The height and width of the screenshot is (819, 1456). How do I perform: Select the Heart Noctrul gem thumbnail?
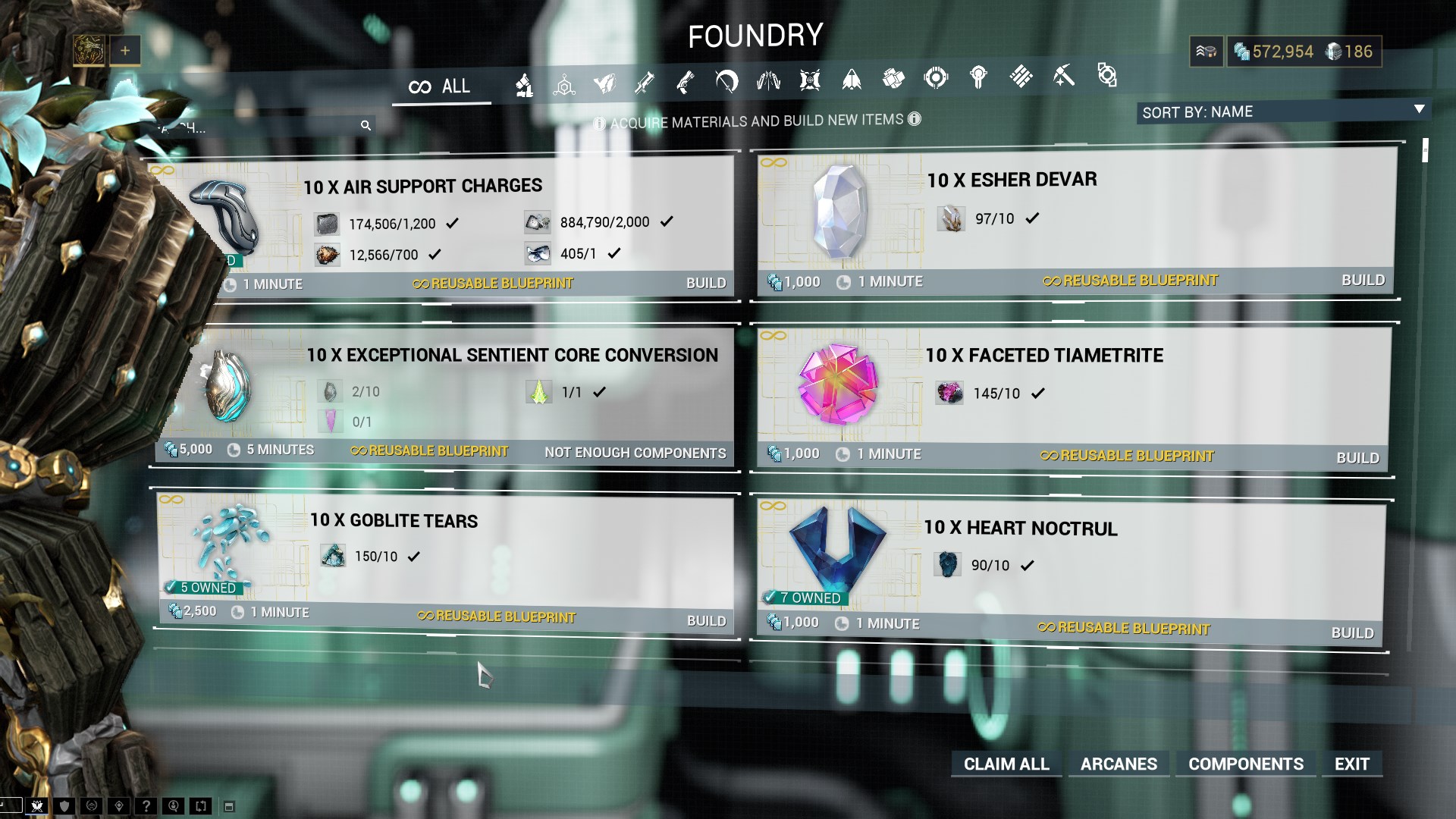point(837,551)
